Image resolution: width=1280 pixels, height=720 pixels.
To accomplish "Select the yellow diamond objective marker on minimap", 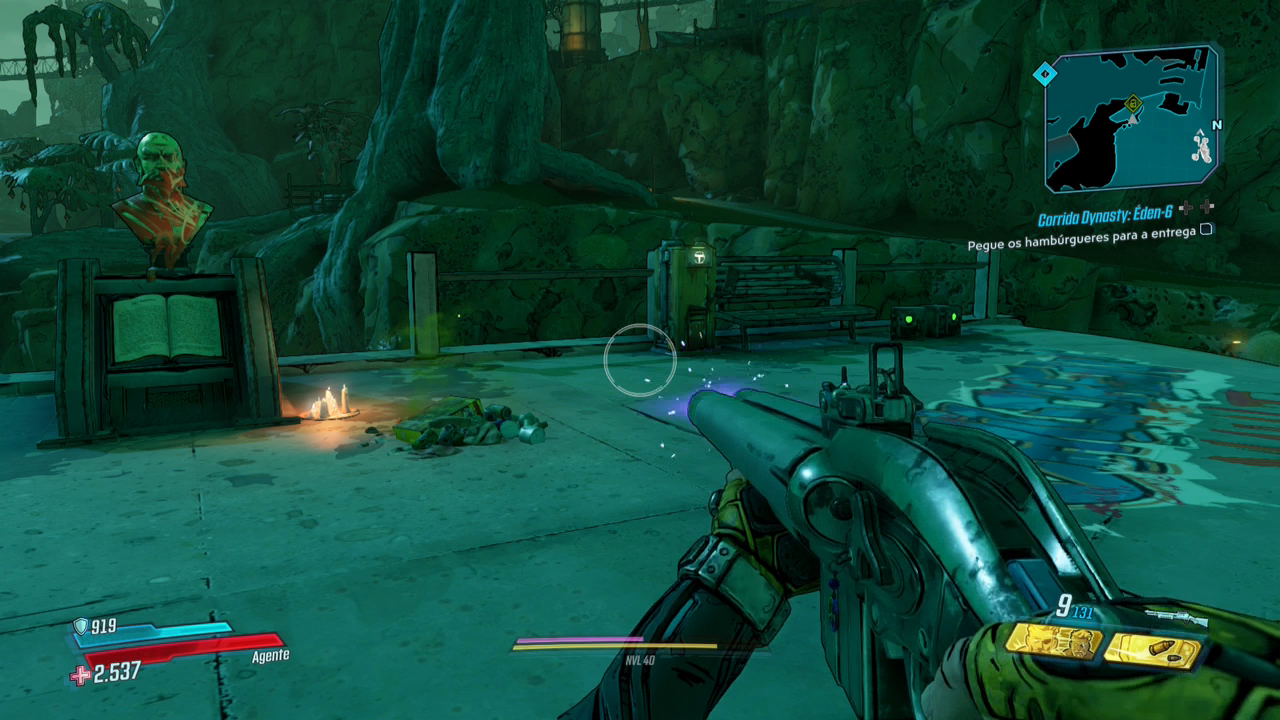I will (1133, 102).
